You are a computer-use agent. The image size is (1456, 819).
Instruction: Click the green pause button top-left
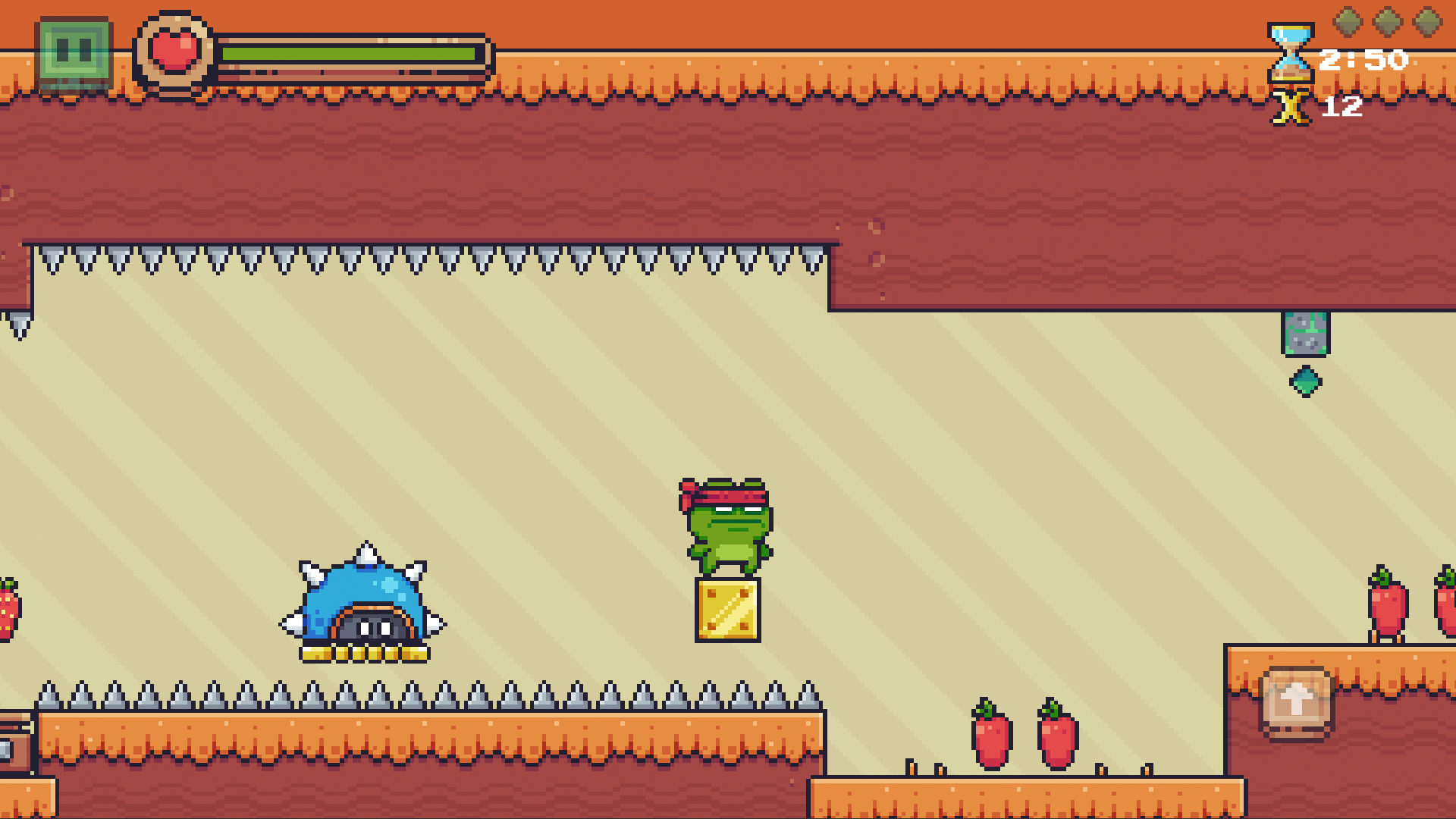click(x=74, y=47)
